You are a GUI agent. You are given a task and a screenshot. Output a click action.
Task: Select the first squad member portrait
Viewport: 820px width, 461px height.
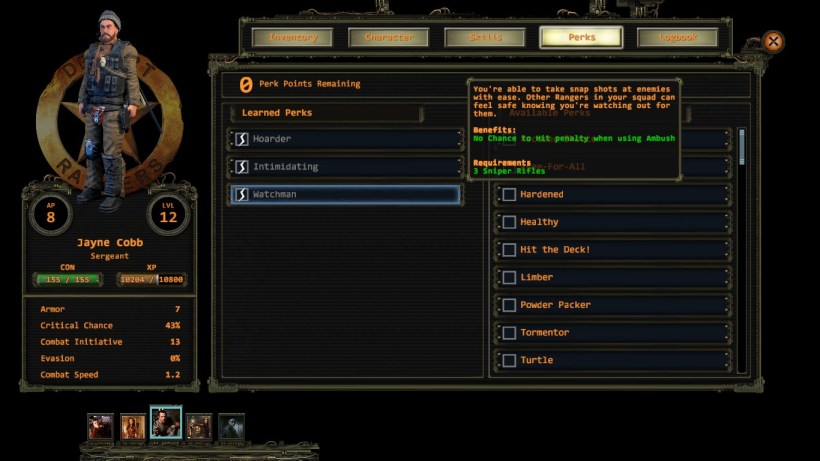tap(100, 427)
